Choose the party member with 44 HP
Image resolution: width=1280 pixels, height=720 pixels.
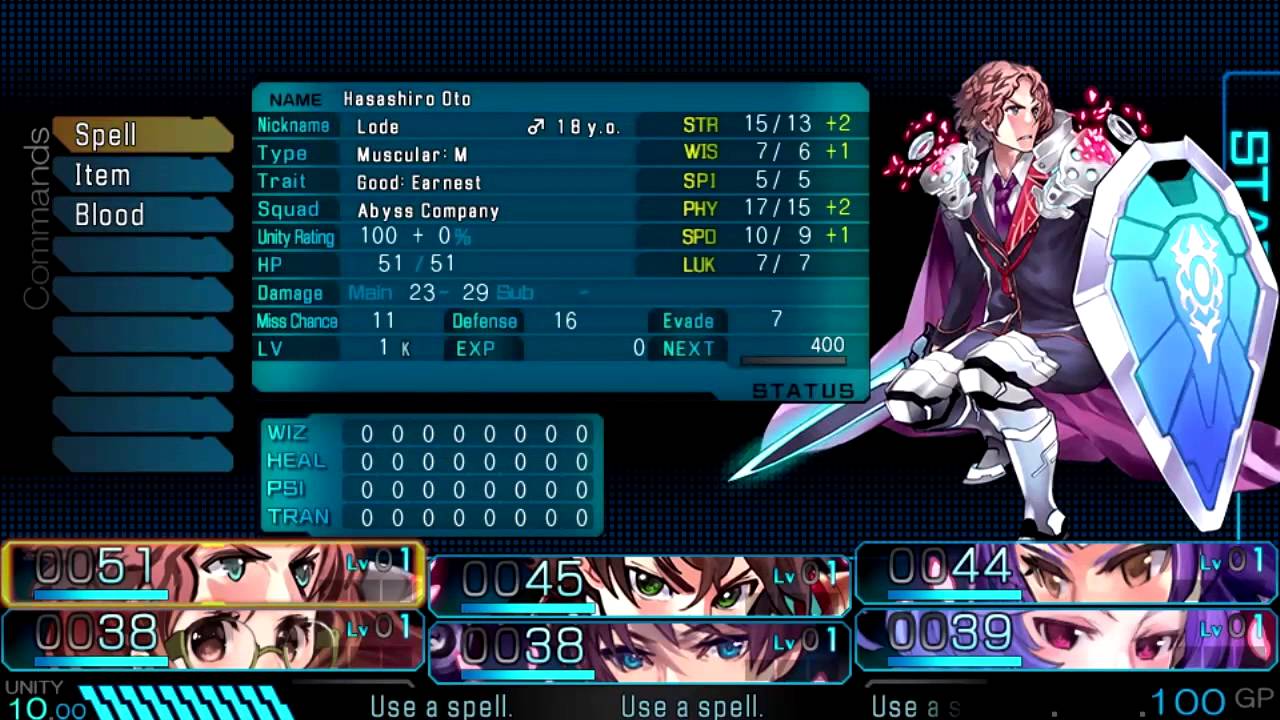click(x=1066, y=573)
